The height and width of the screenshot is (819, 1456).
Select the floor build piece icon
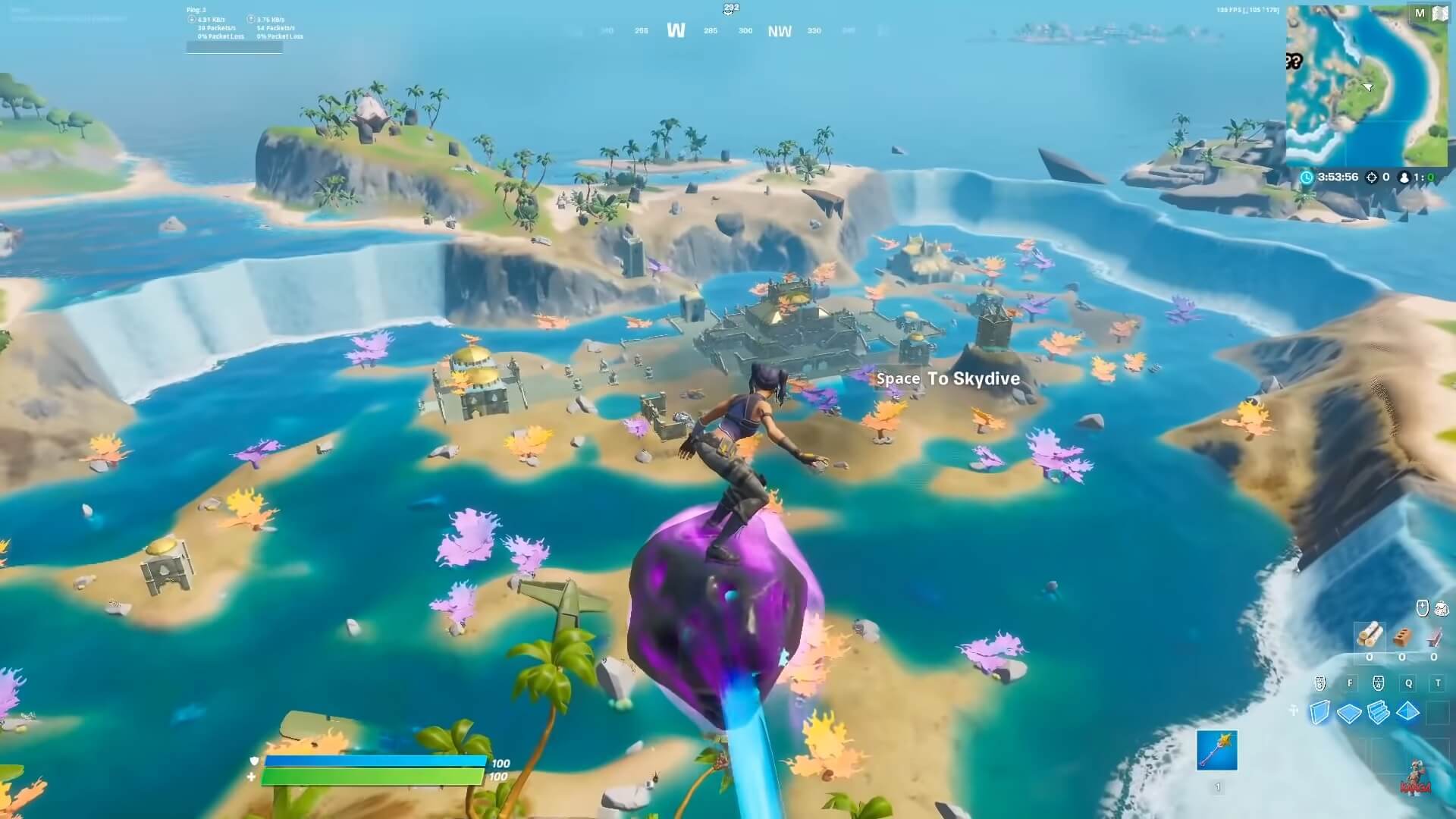point(1350,711)
